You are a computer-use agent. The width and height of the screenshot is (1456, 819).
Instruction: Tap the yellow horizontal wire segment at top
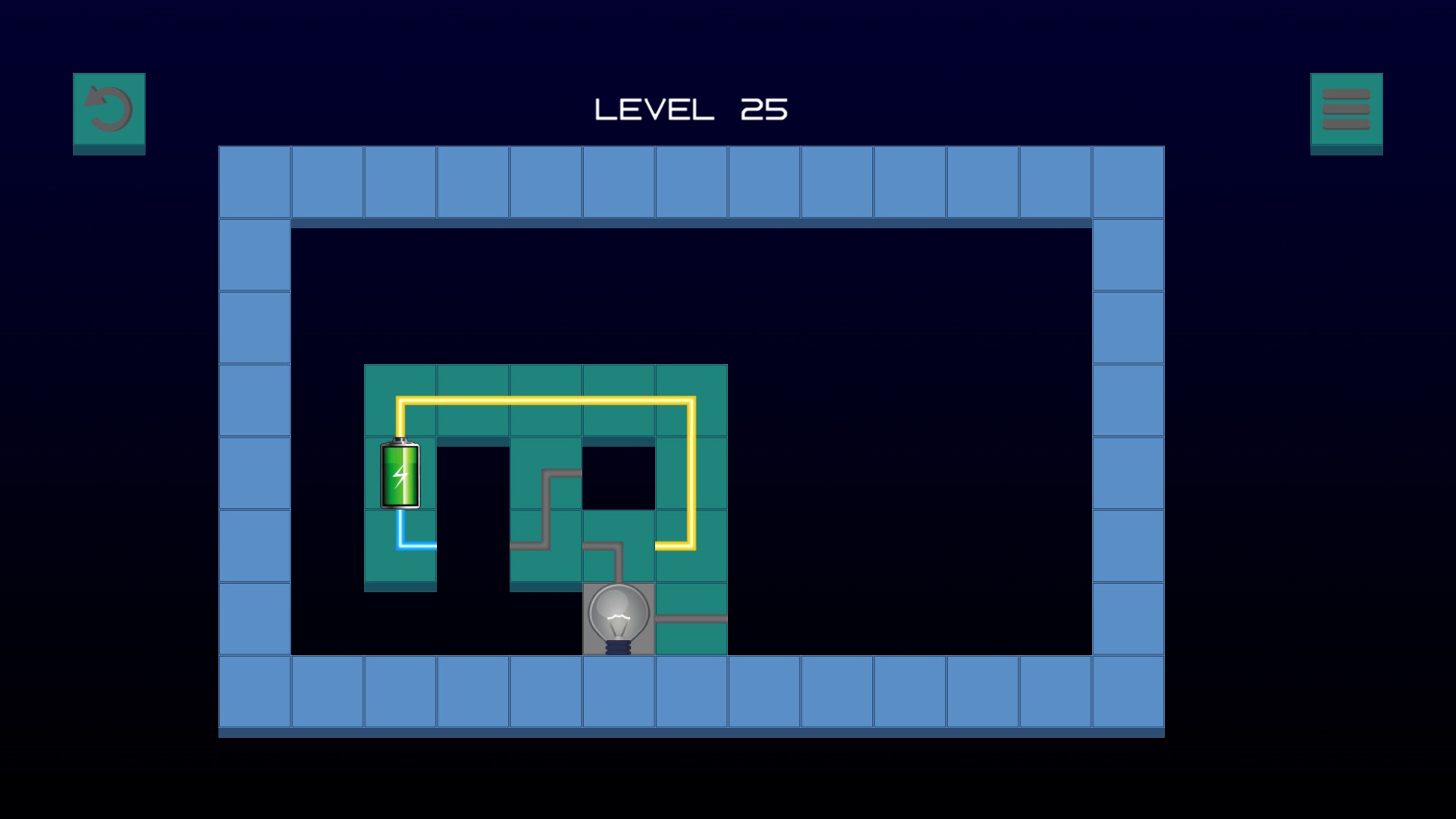point(546,400)
